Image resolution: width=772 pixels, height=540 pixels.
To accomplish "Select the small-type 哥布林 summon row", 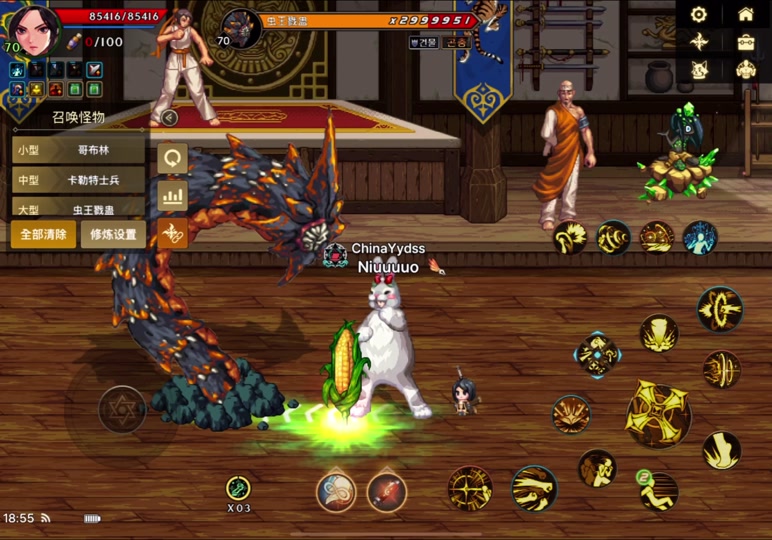I will [80, 150].
